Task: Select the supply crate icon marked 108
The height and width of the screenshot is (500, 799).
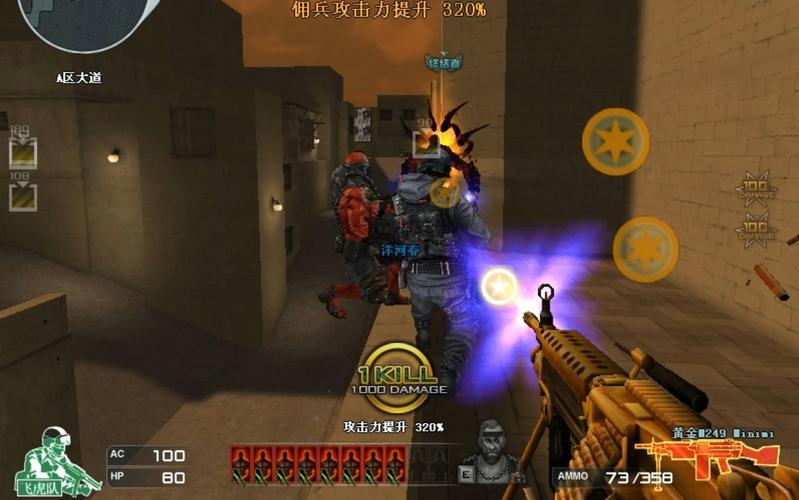Action: click(x=23, y=195)
